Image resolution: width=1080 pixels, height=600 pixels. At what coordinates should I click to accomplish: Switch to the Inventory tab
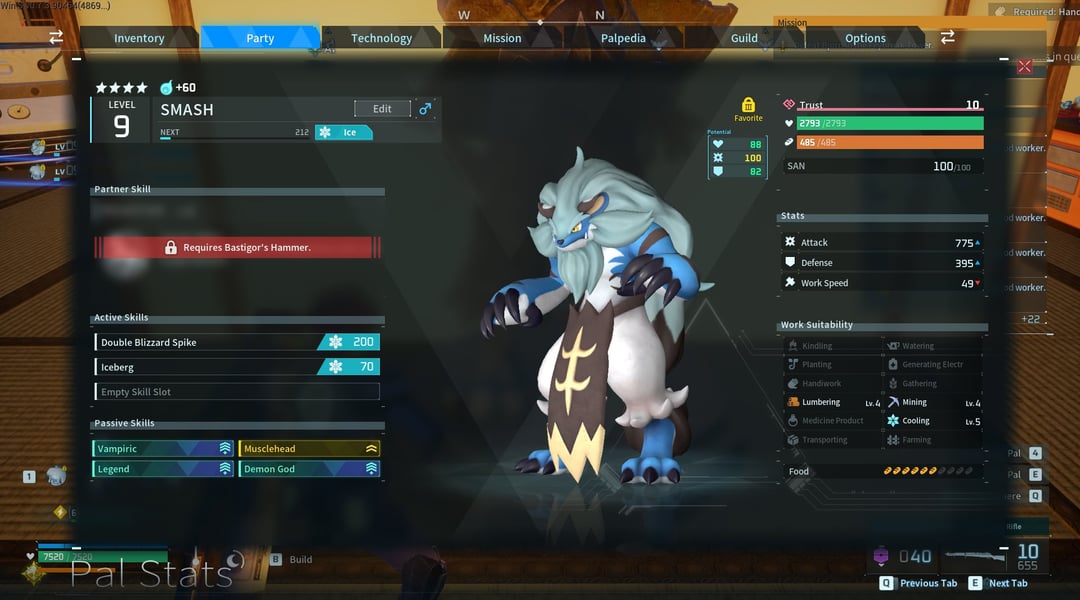coord(139,38)
